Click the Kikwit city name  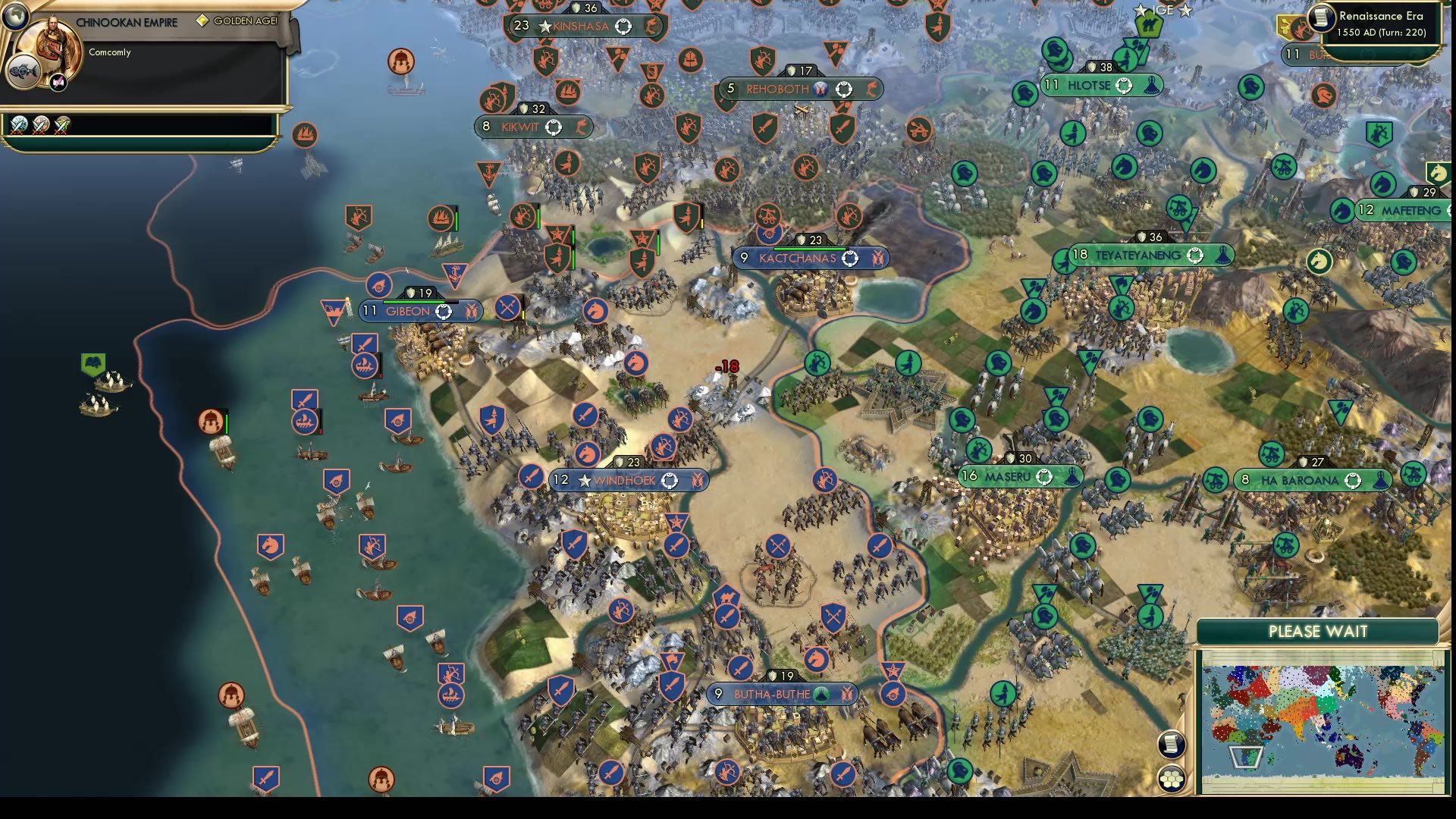[519, 127]
